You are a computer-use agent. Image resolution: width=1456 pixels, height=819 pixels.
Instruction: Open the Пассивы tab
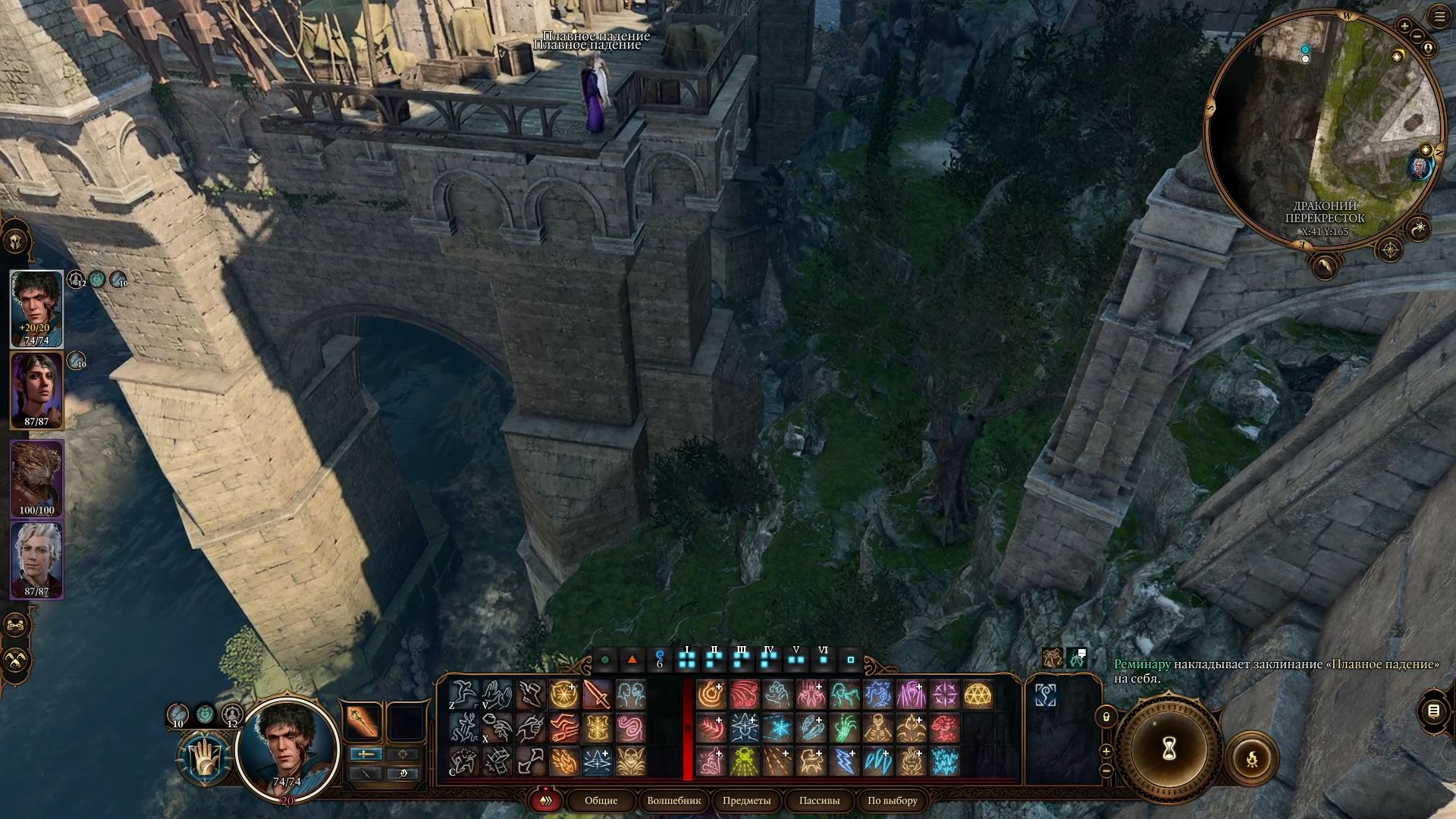[820, 801]
